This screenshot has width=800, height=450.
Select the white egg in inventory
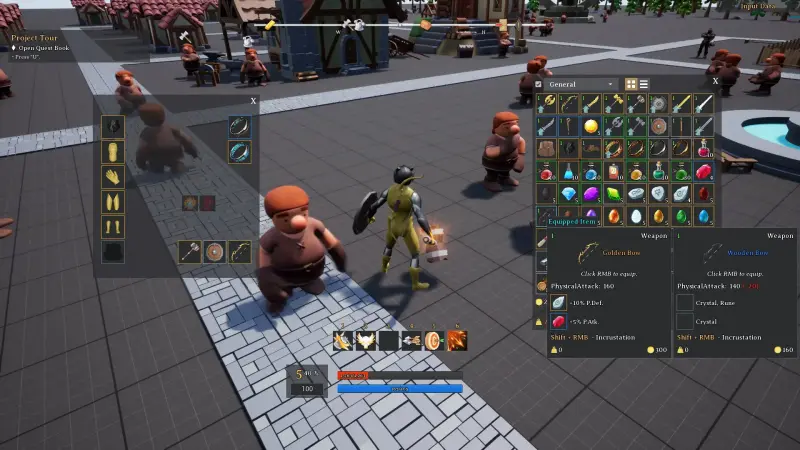[636, 215]
